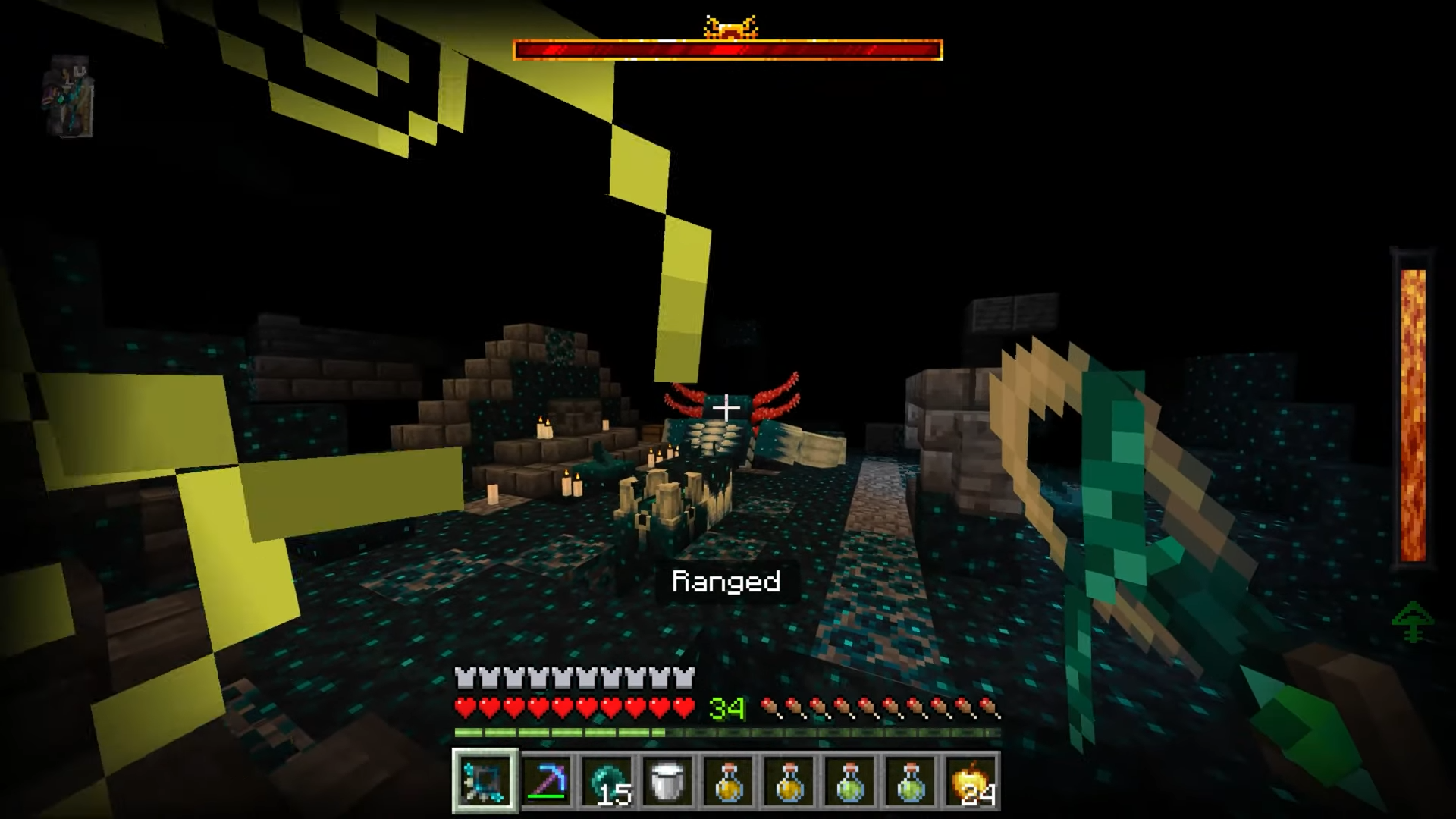The image size is (1456, 819).
Task: Select the green potion beside the golden apples
Action: tap(911, 780)
